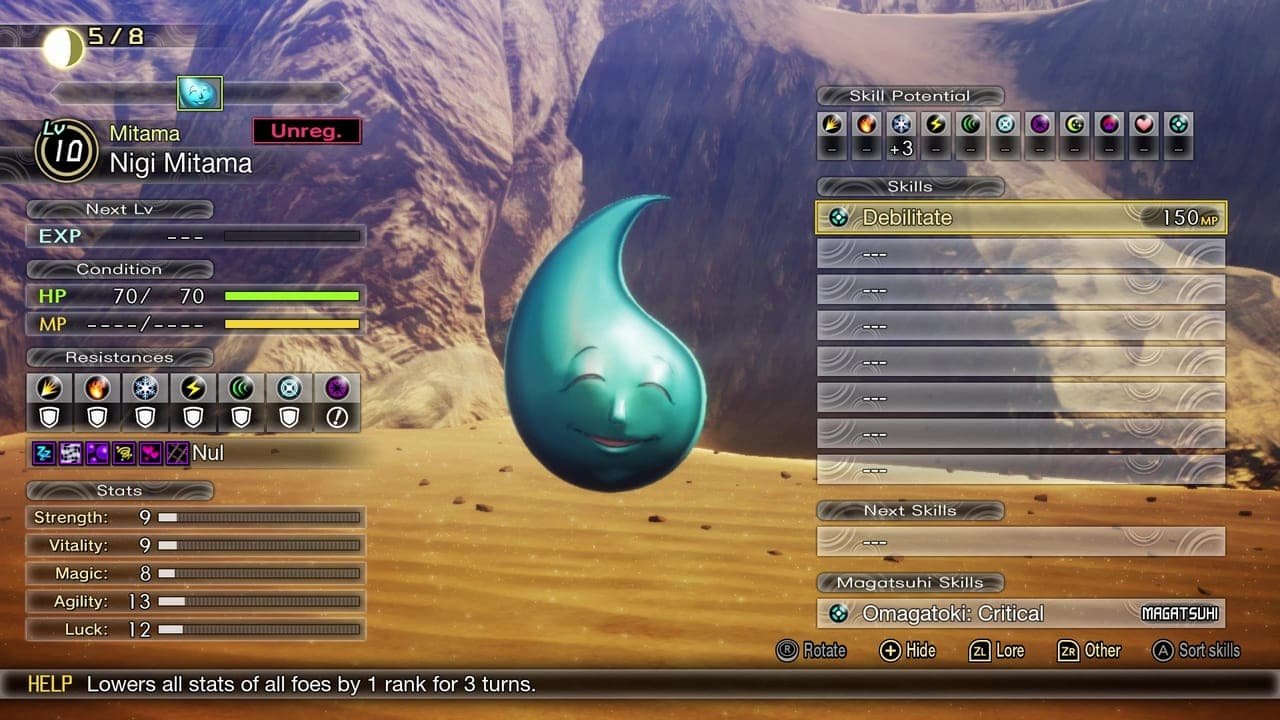The image size is (1280, 720).
Task: Click the Sleep null ailment icon
Action: click(44, 452)
